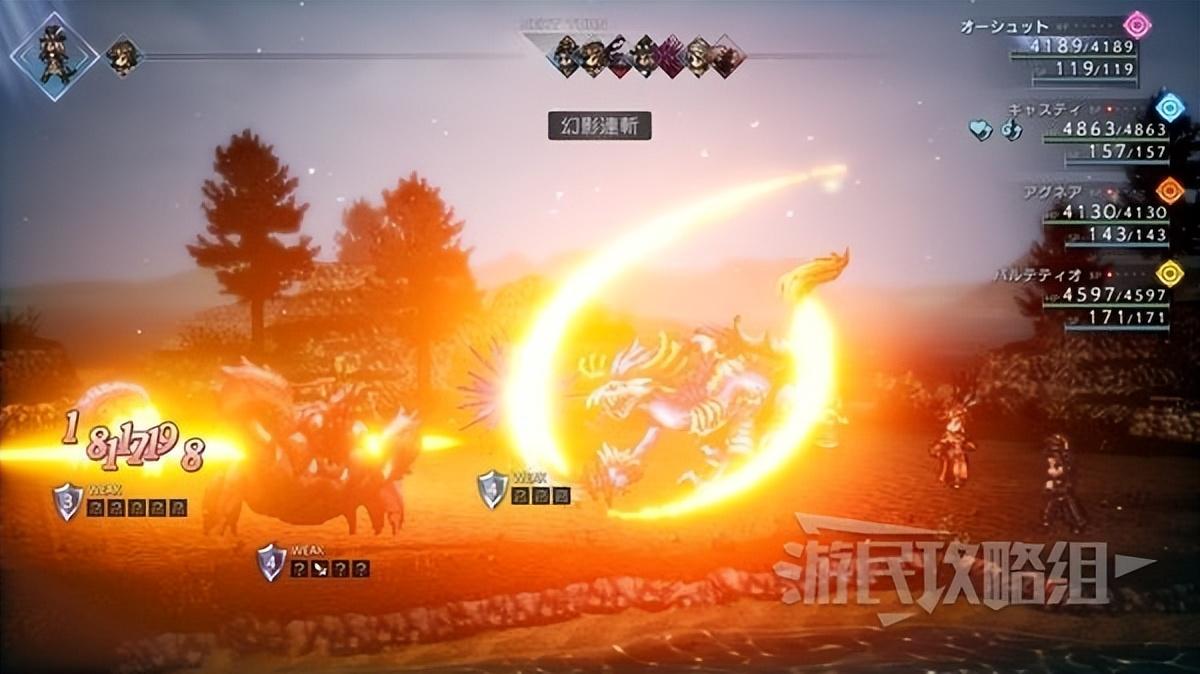The image size is (1200, 674).
Task: Select the shield showing 3 with five weakness slots
Action: pyautogui.click(x=67, y=501)
